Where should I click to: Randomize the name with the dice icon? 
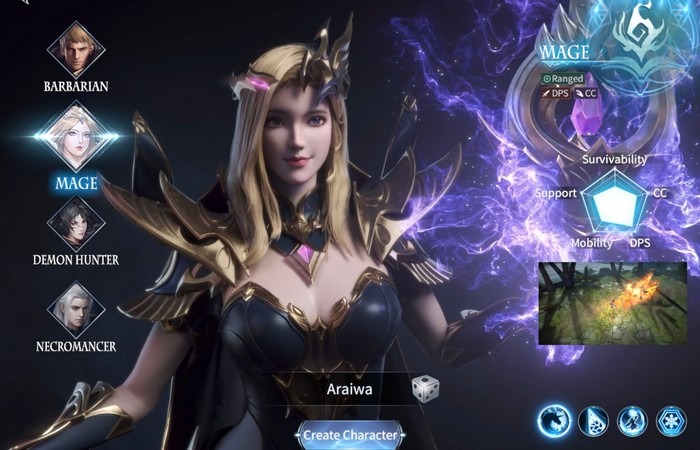(x=426, y=389)
